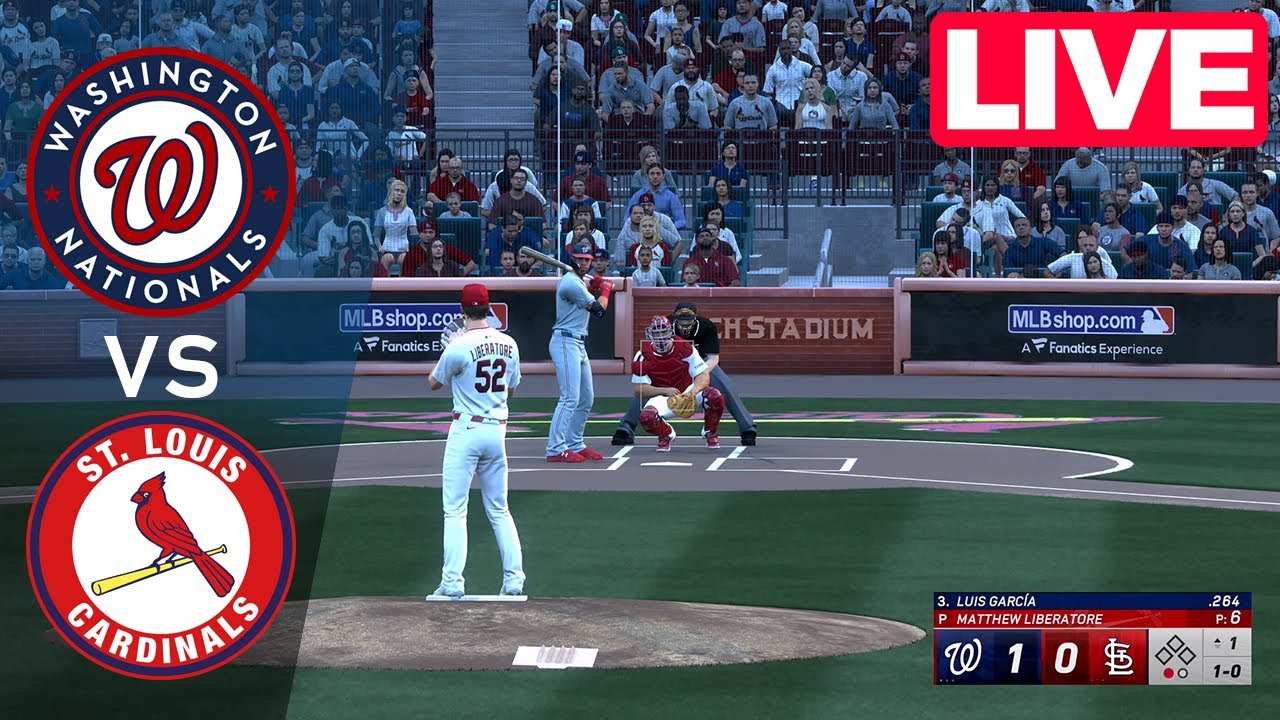Image resolution: width=1280 pixels, height=720 pixels.
Task: Click the Nationals curly W on the scoreboard
Action: tap(963, 656)
